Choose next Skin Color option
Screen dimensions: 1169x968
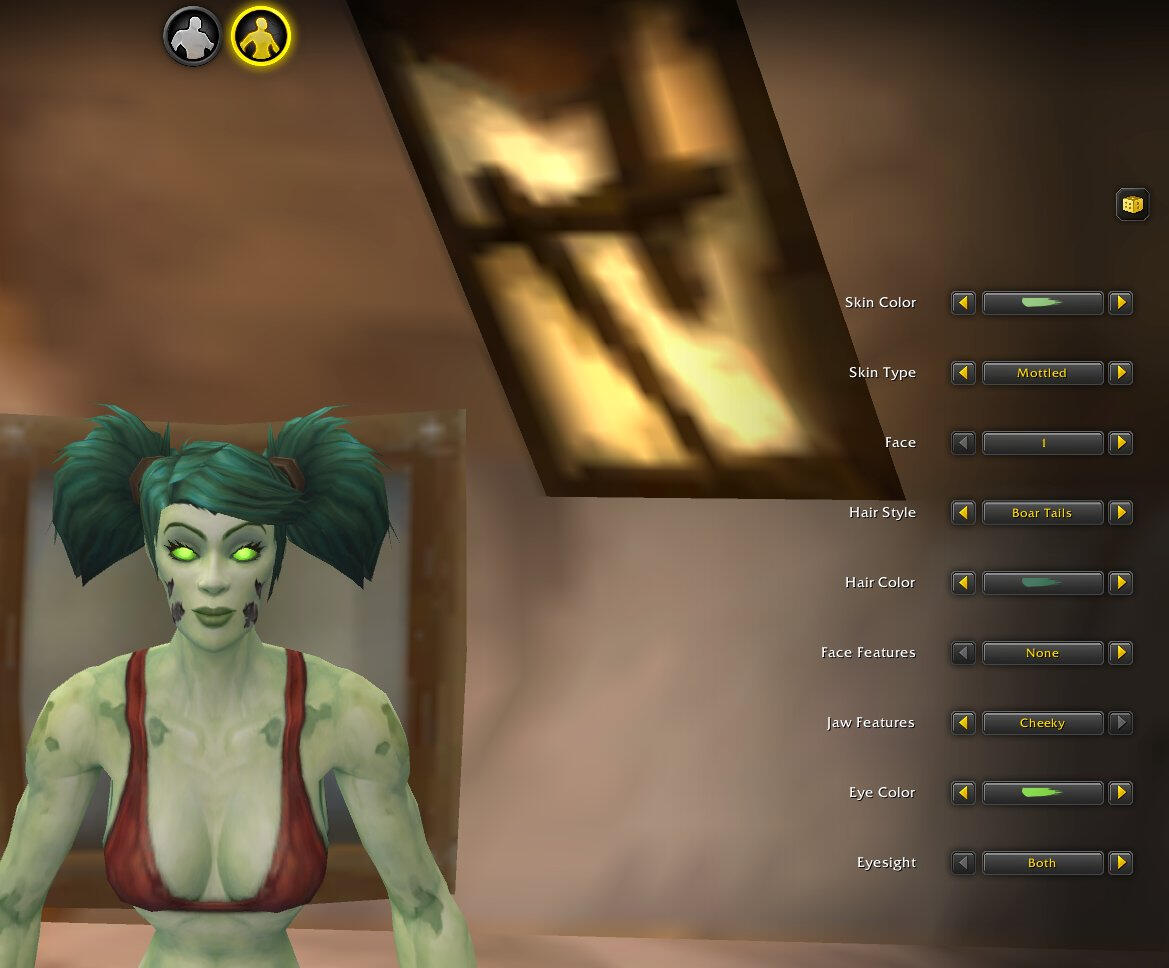point(1121,303)
